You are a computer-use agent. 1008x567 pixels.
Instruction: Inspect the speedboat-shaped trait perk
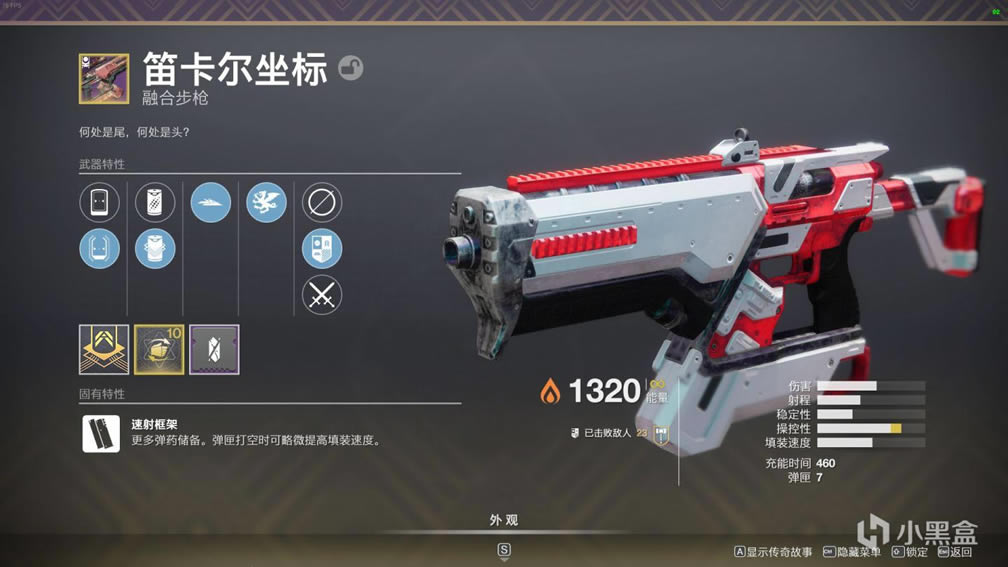[211, 203]
